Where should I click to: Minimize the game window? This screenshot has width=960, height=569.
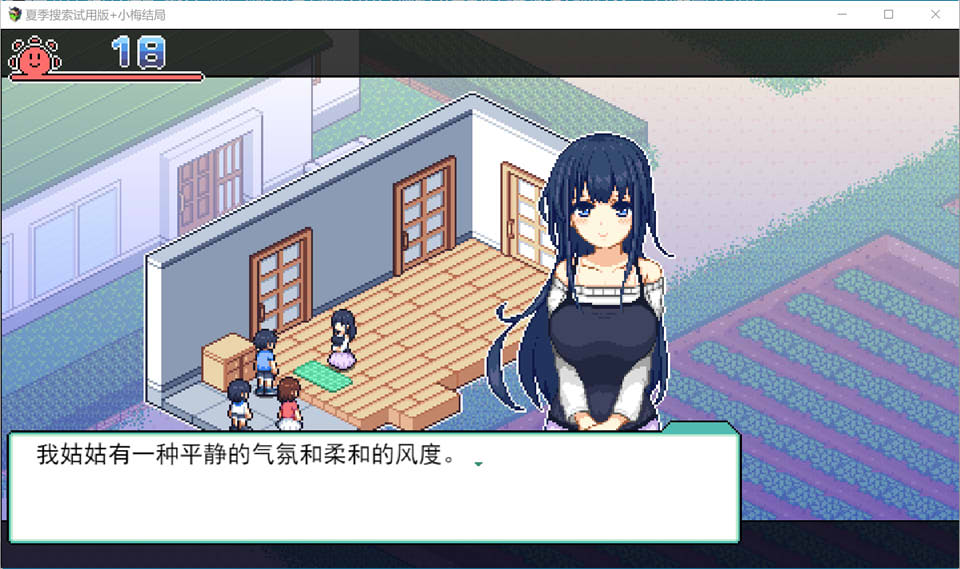[843, 14]
